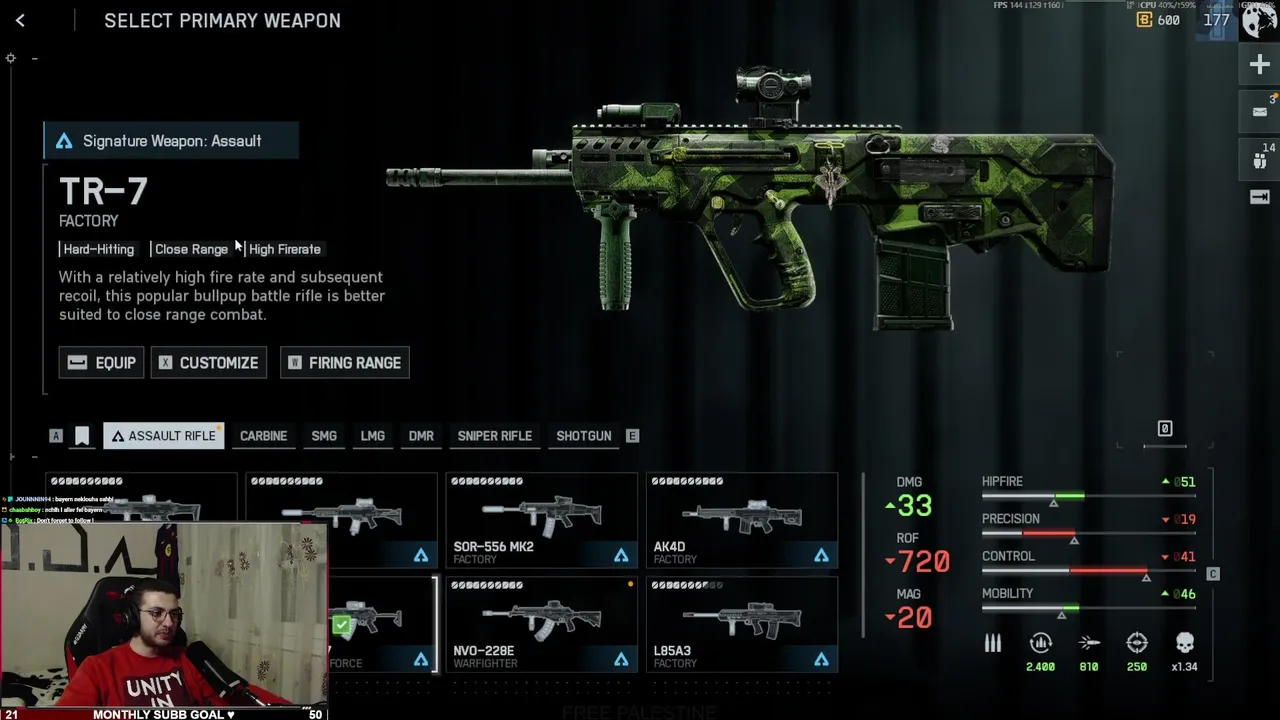Click the plus icon in the right sidebar
Screen dimensions: 1280x720
tap(1259, 65)
